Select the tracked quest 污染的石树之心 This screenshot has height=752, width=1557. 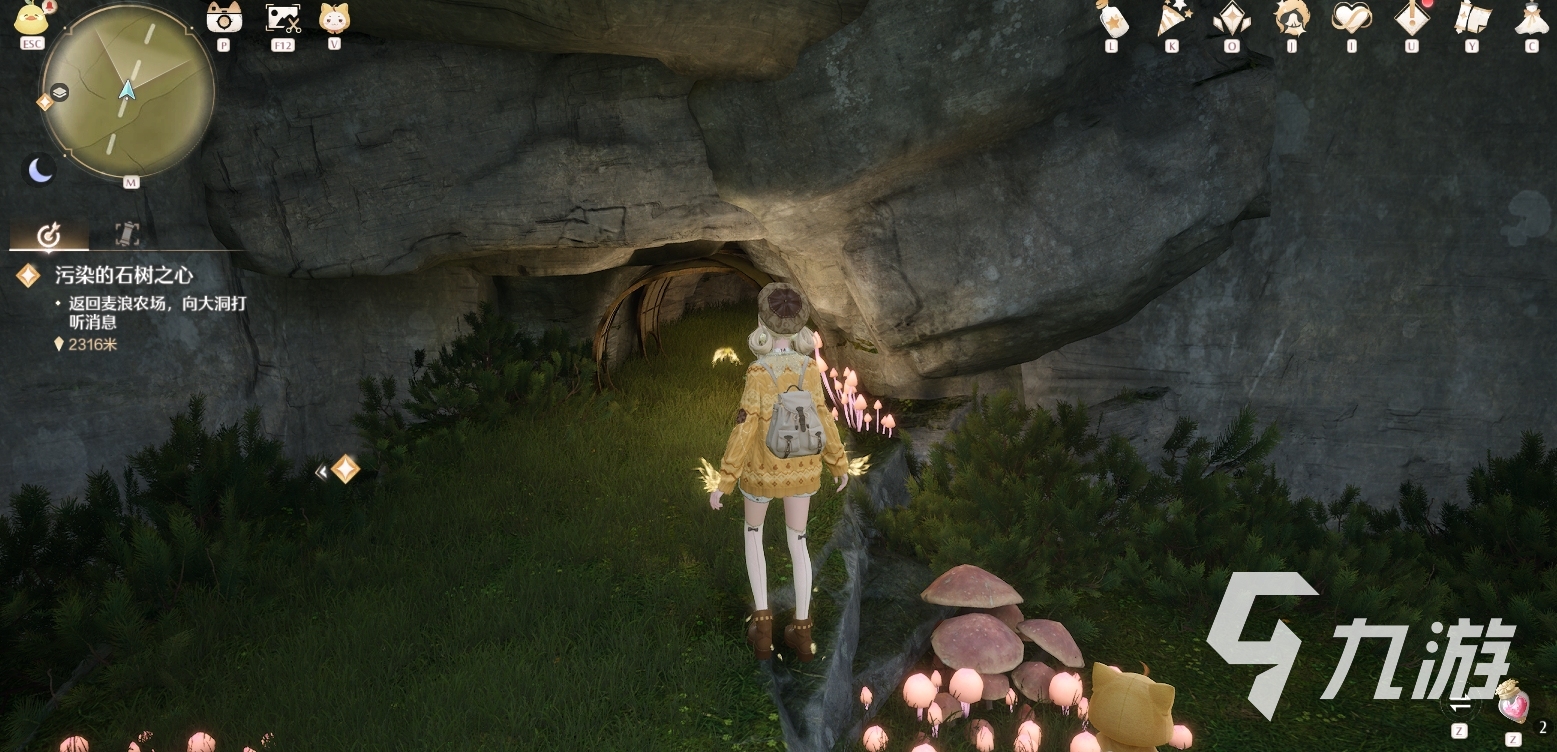123,275
